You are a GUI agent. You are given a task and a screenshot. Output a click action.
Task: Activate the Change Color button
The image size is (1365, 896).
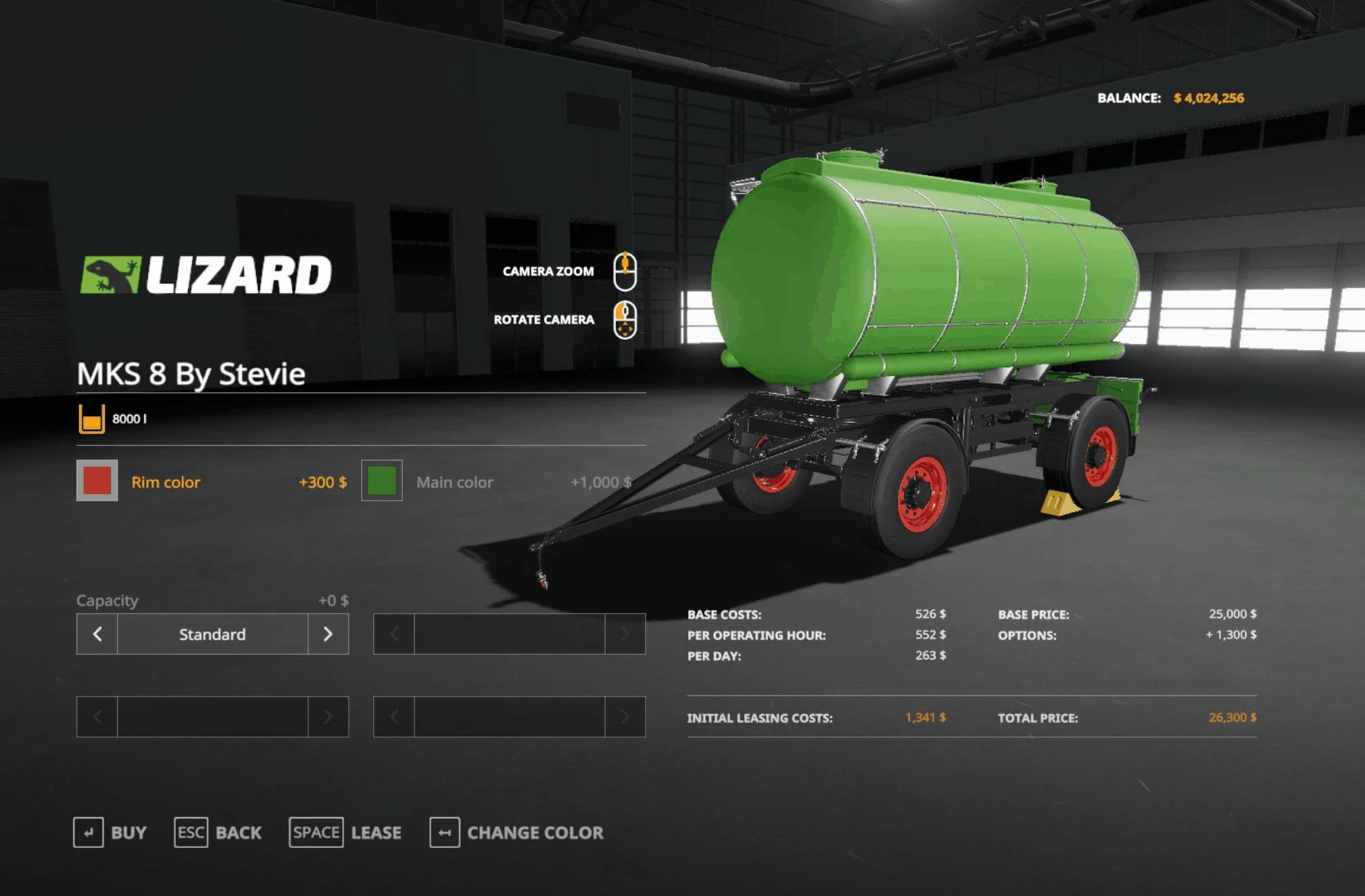[x=517, y=832]
